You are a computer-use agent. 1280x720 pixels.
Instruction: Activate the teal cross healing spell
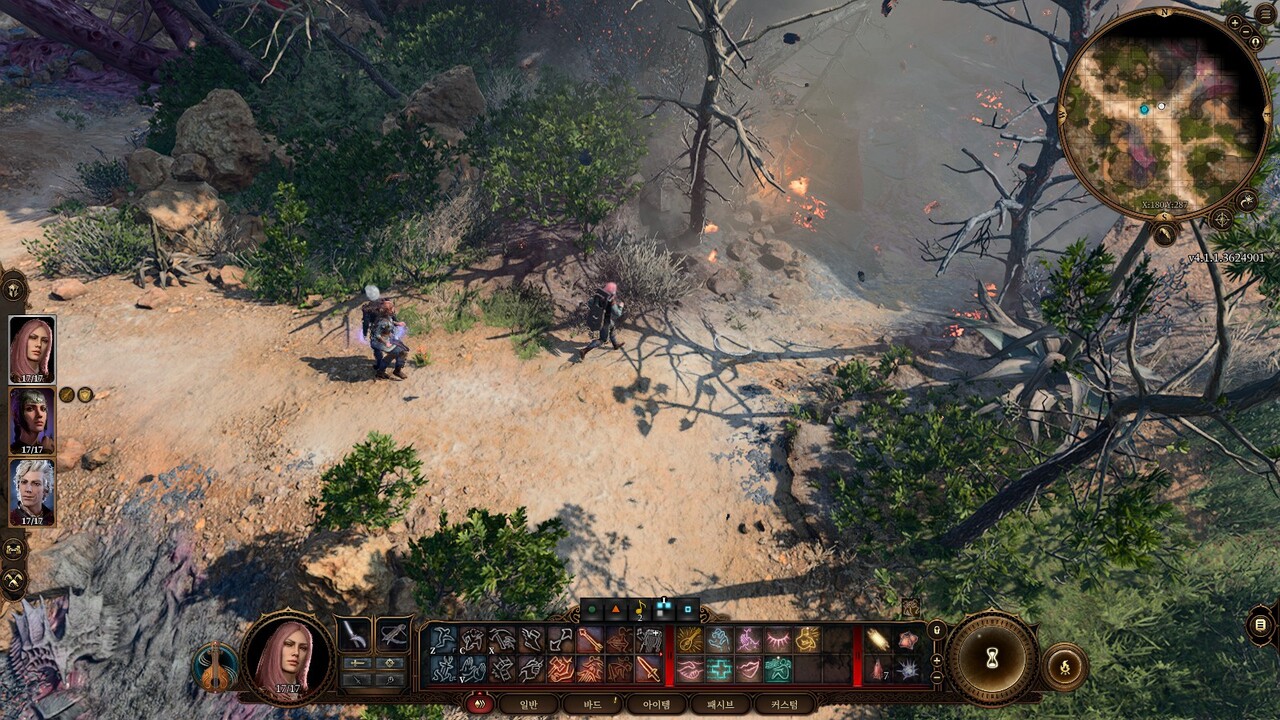[x=719, y=669]
